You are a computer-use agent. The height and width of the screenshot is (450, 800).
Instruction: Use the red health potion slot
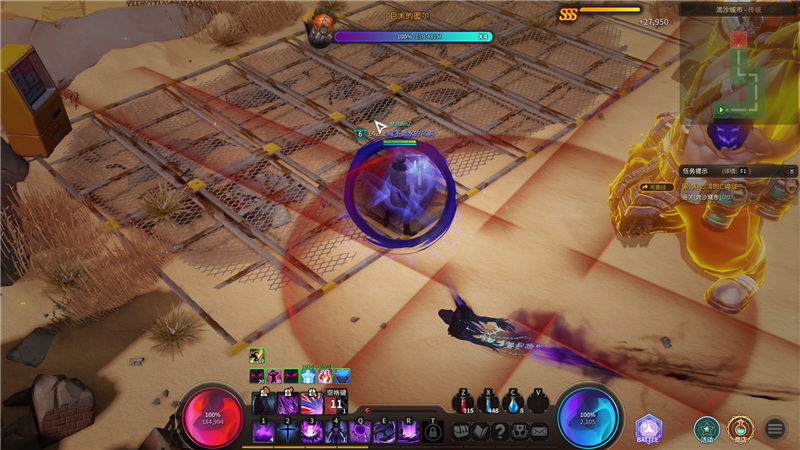(464, 402)
